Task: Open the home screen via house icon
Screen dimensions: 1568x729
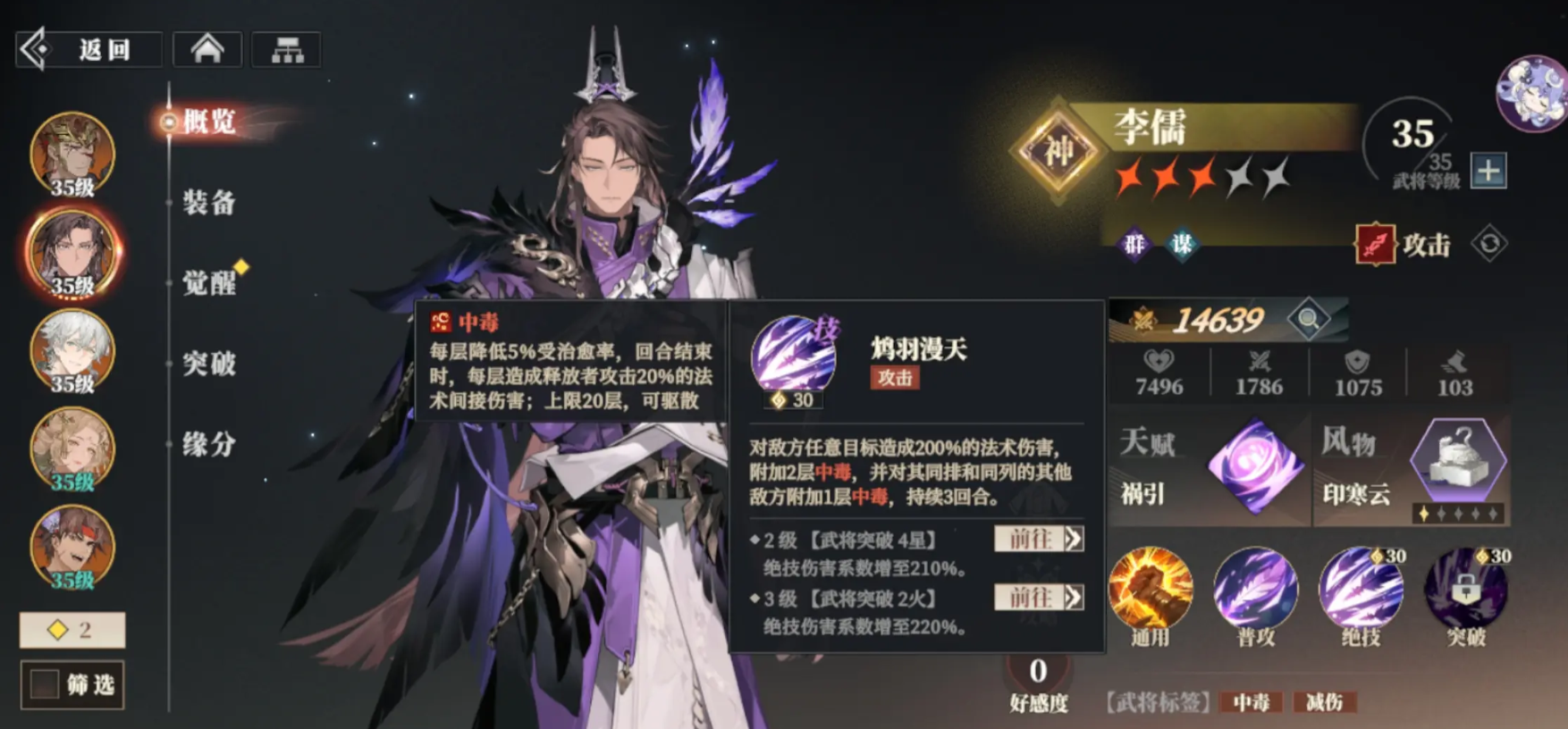Action: coord(207,49)
